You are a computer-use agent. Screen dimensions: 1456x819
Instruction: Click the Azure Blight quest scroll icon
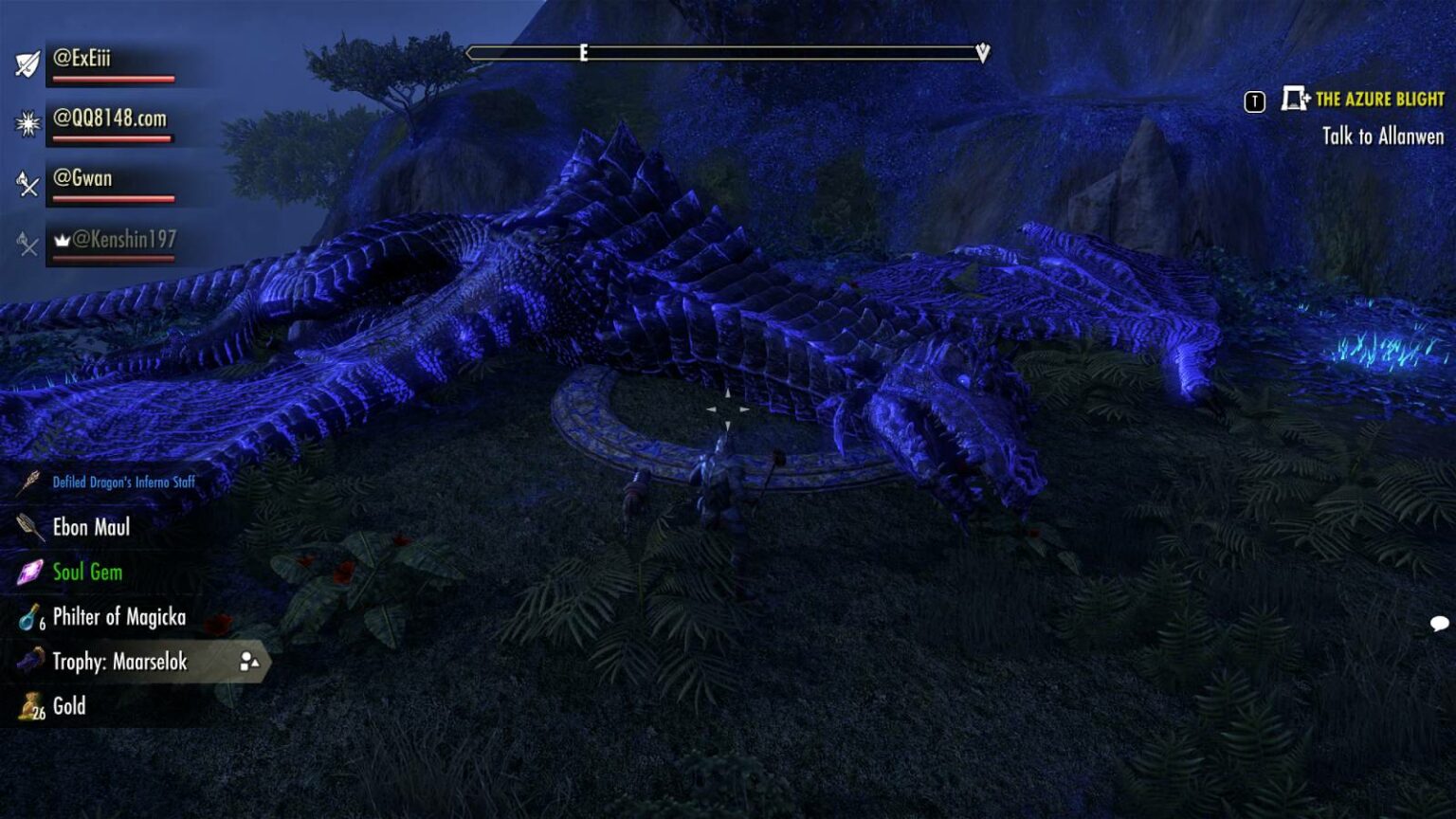[x=1293, y=98]
